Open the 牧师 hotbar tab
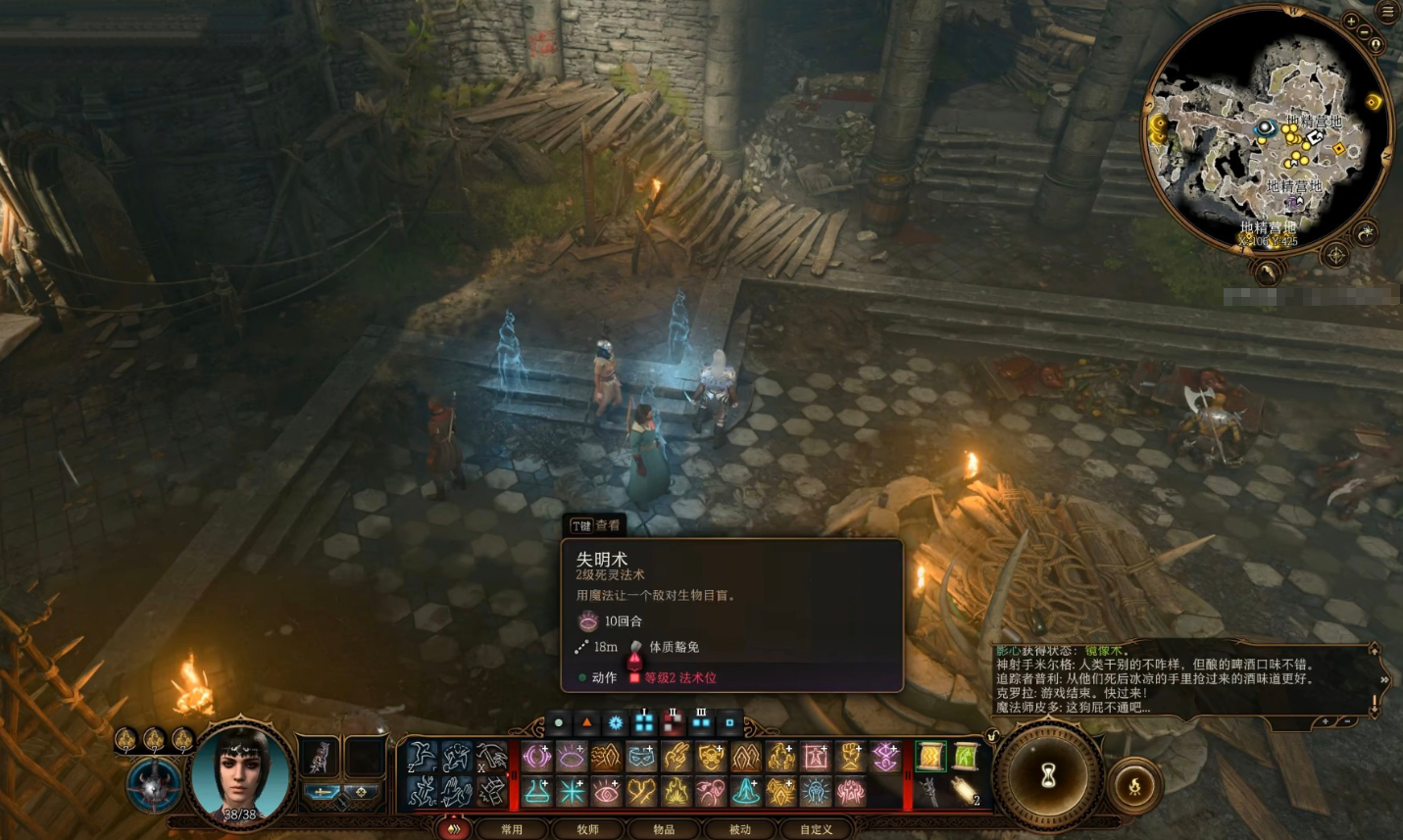The image size is (1403, 840). tap(587, 829)
